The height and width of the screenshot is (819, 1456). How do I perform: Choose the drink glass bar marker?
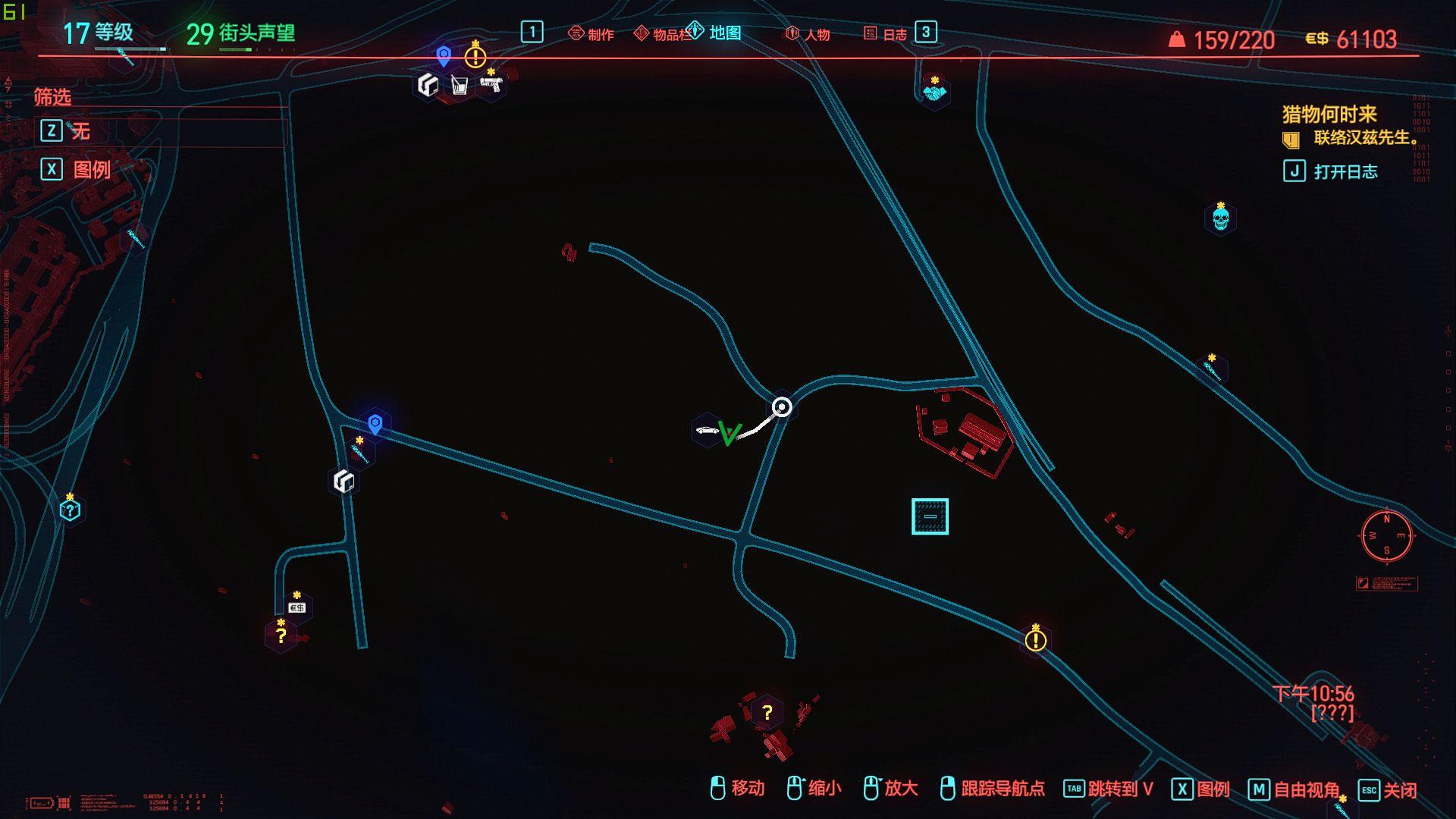tap(459, 85)
